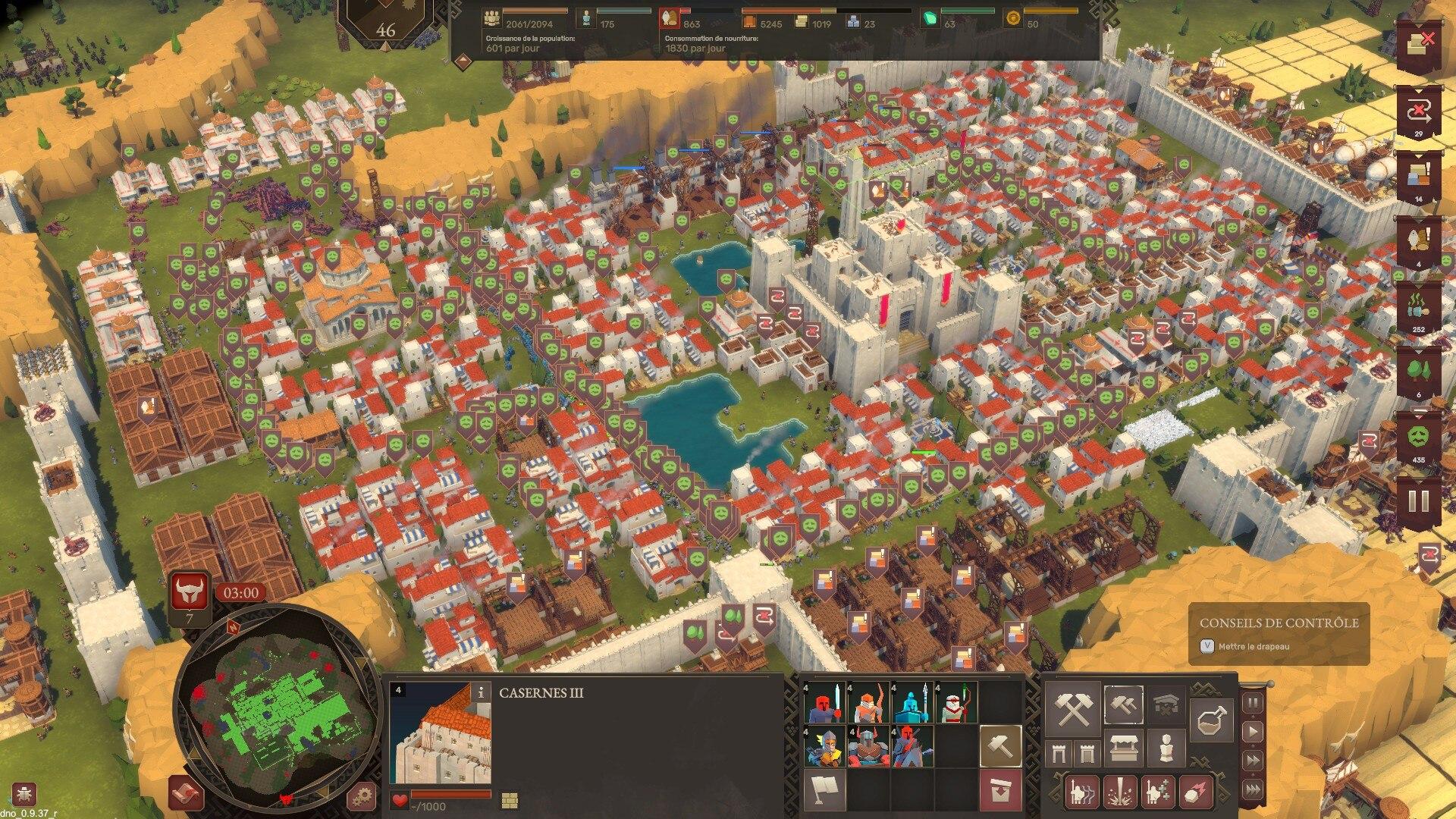The image size is (1456, 819).
Task: Recruit the red swordsman unit
Action: (826, 703)
